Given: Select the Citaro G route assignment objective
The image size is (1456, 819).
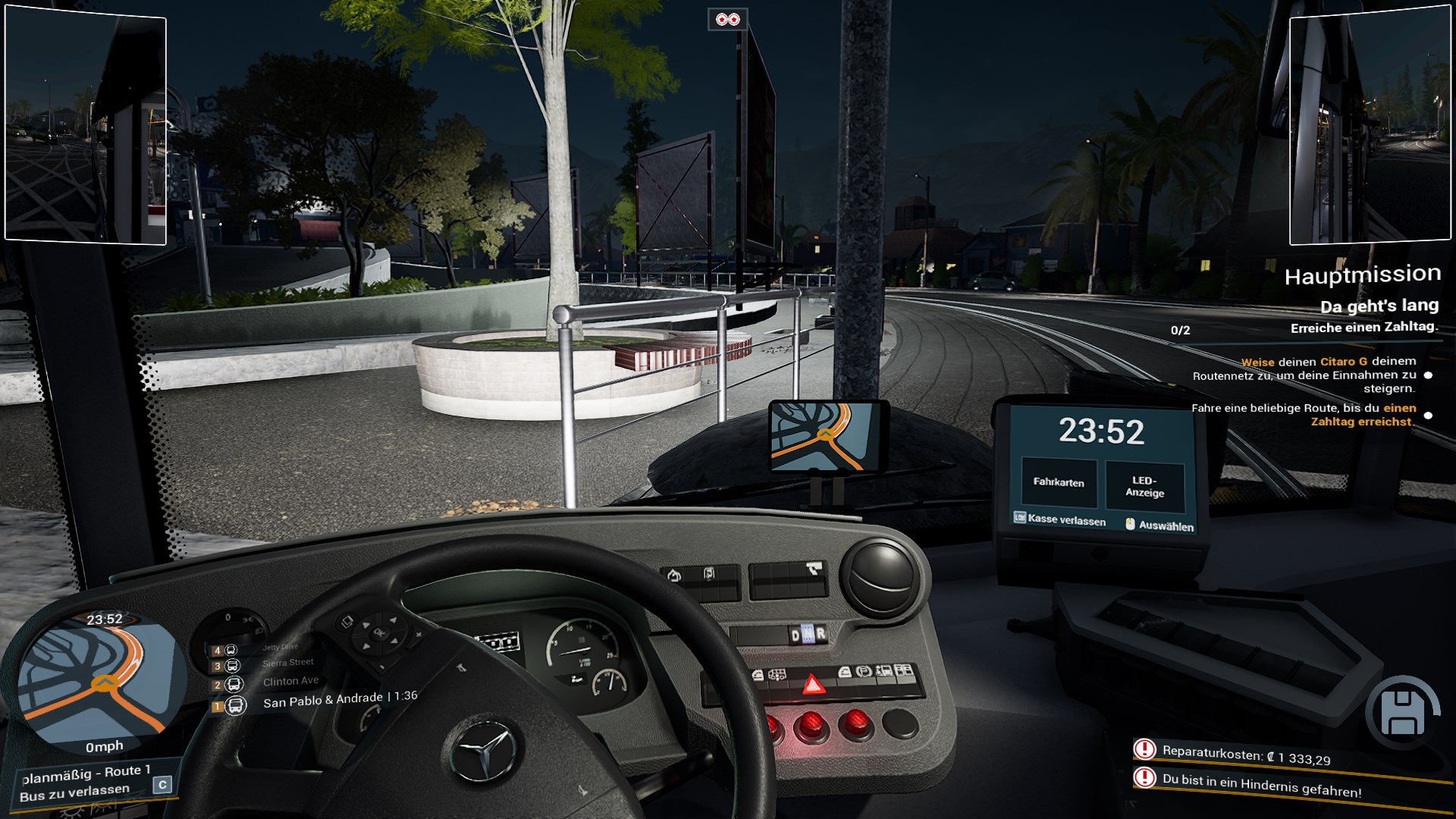Looking at the screenshot, I should coord(1304,375).
